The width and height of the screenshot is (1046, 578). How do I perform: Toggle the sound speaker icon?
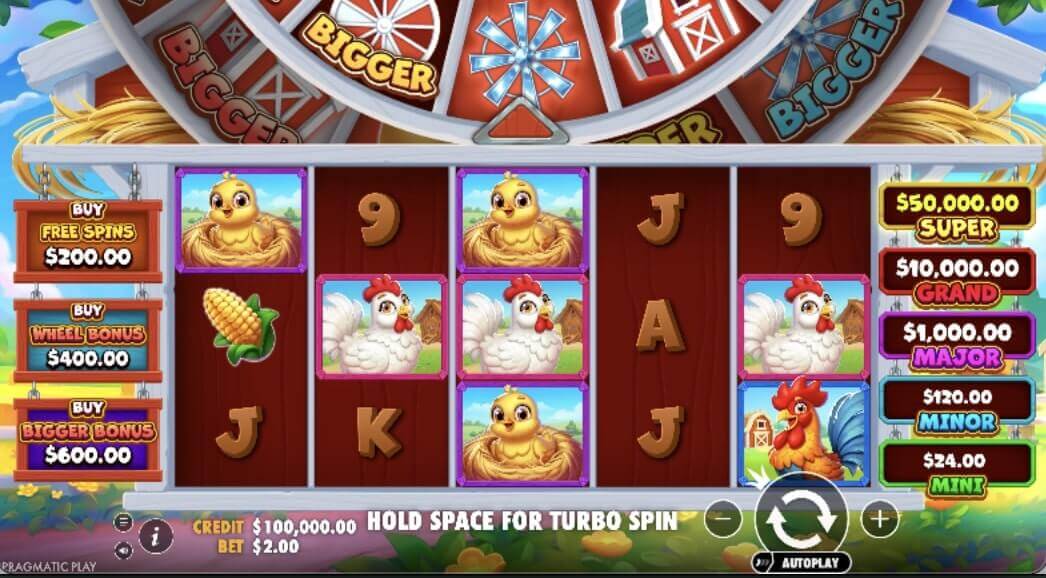click(123, 550)
